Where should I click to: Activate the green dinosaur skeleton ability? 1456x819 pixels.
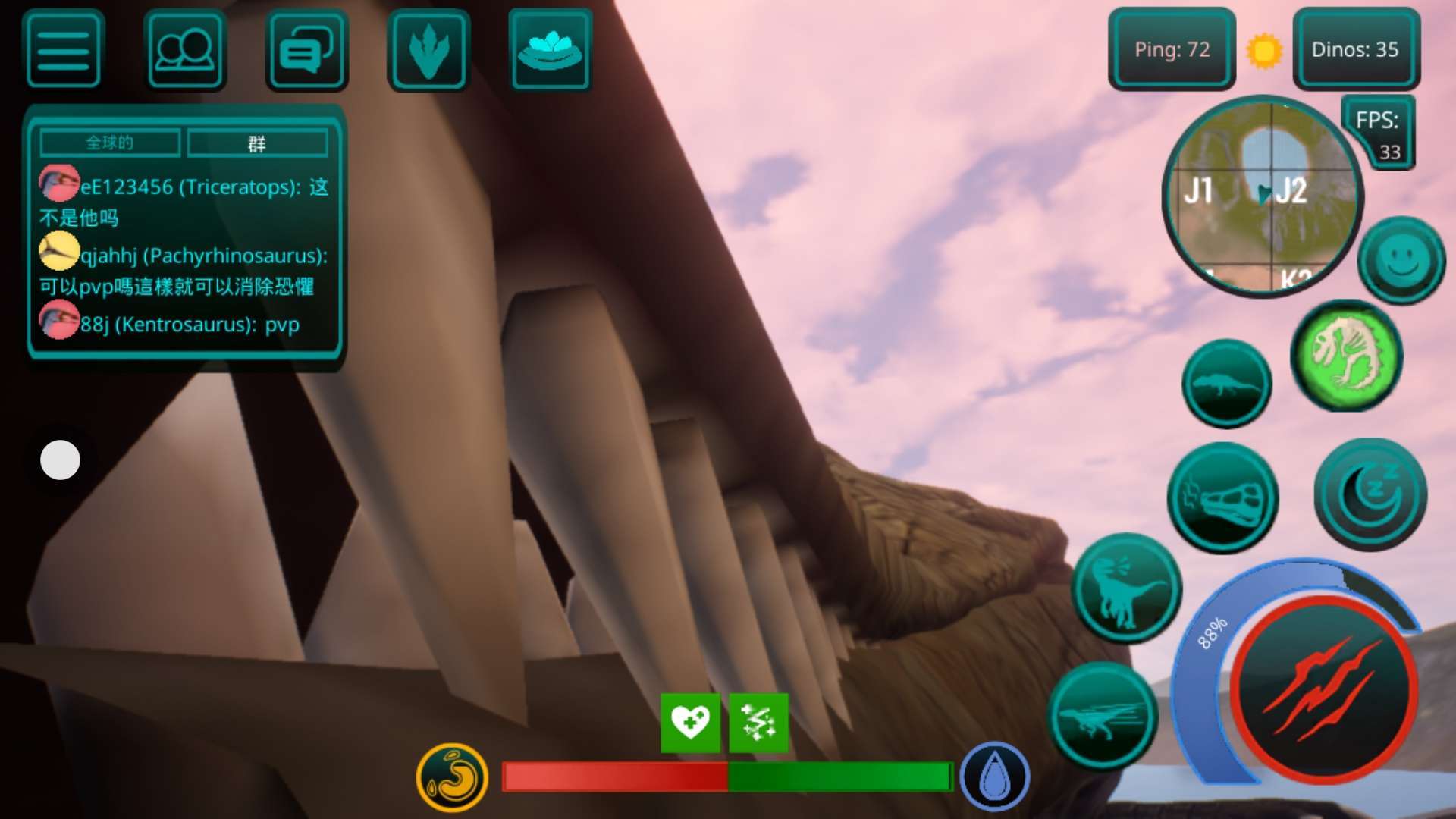(1346, 356)
